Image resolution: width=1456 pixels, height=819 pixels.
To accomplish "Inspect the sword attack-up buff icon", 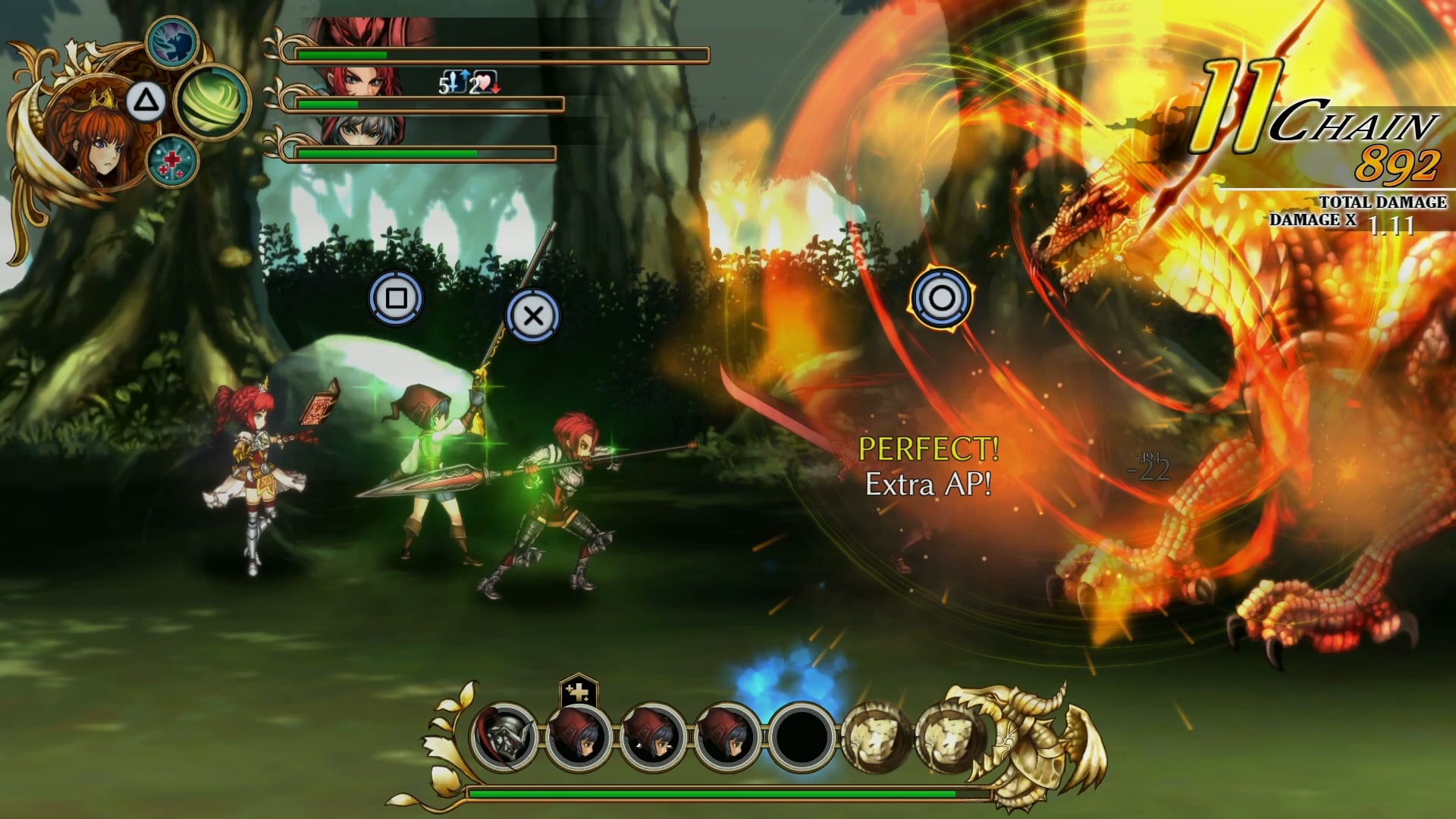I will pos(453,82).
